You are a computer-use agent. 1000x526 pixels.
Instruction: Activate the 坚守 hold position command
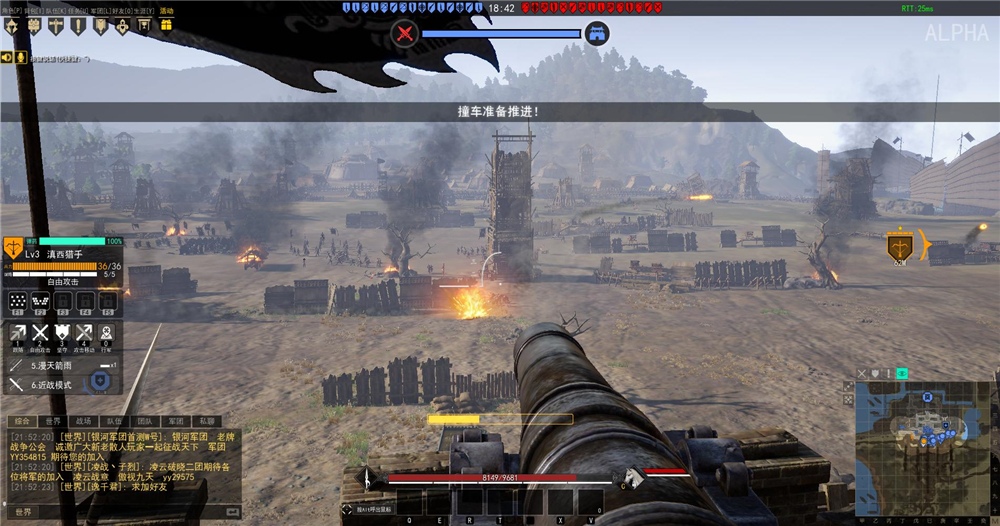click(x=62, y=335)
